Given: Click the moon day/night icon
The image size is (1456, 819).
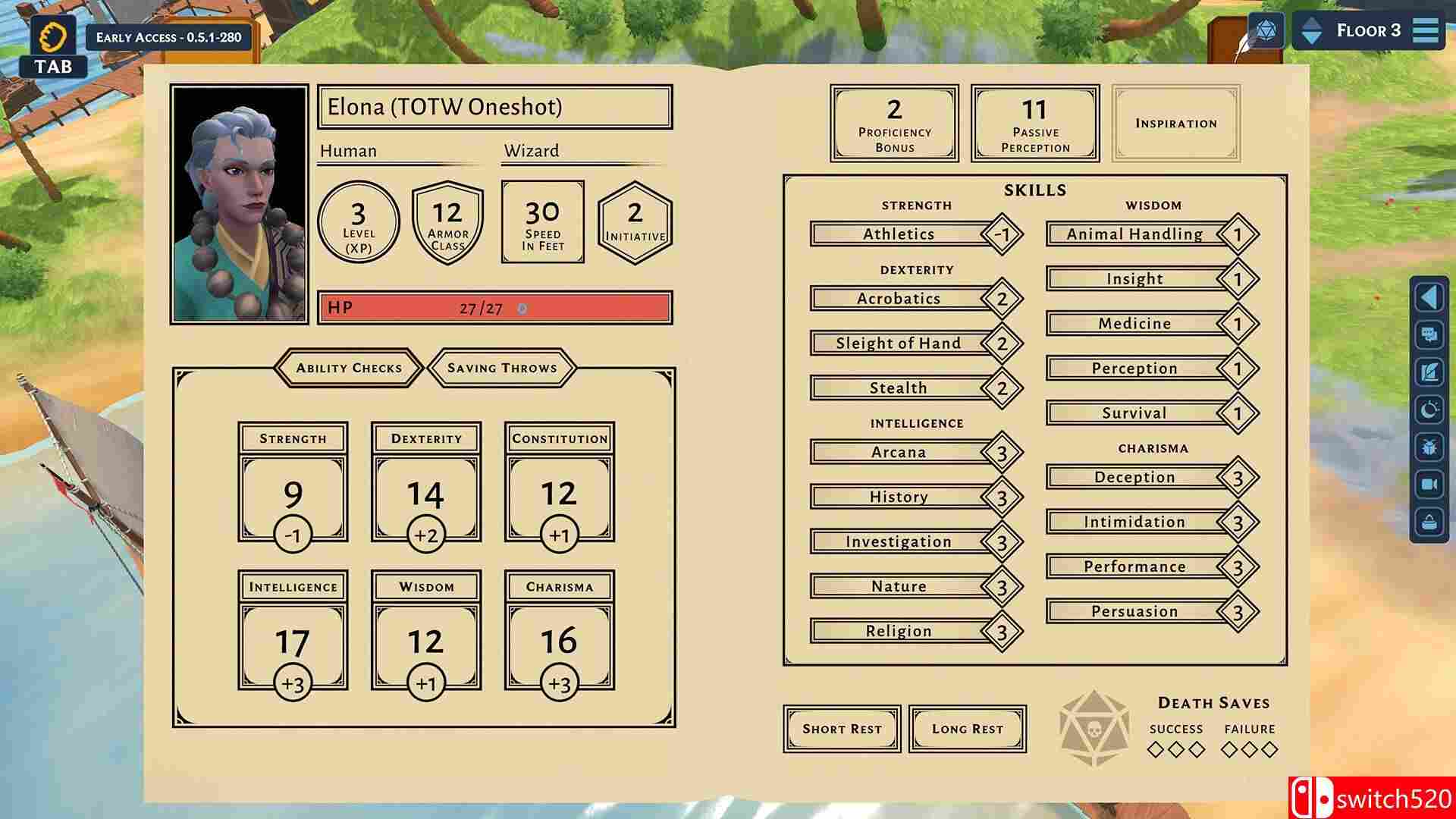Looking at the screenshot, I should pos(1430,408).
